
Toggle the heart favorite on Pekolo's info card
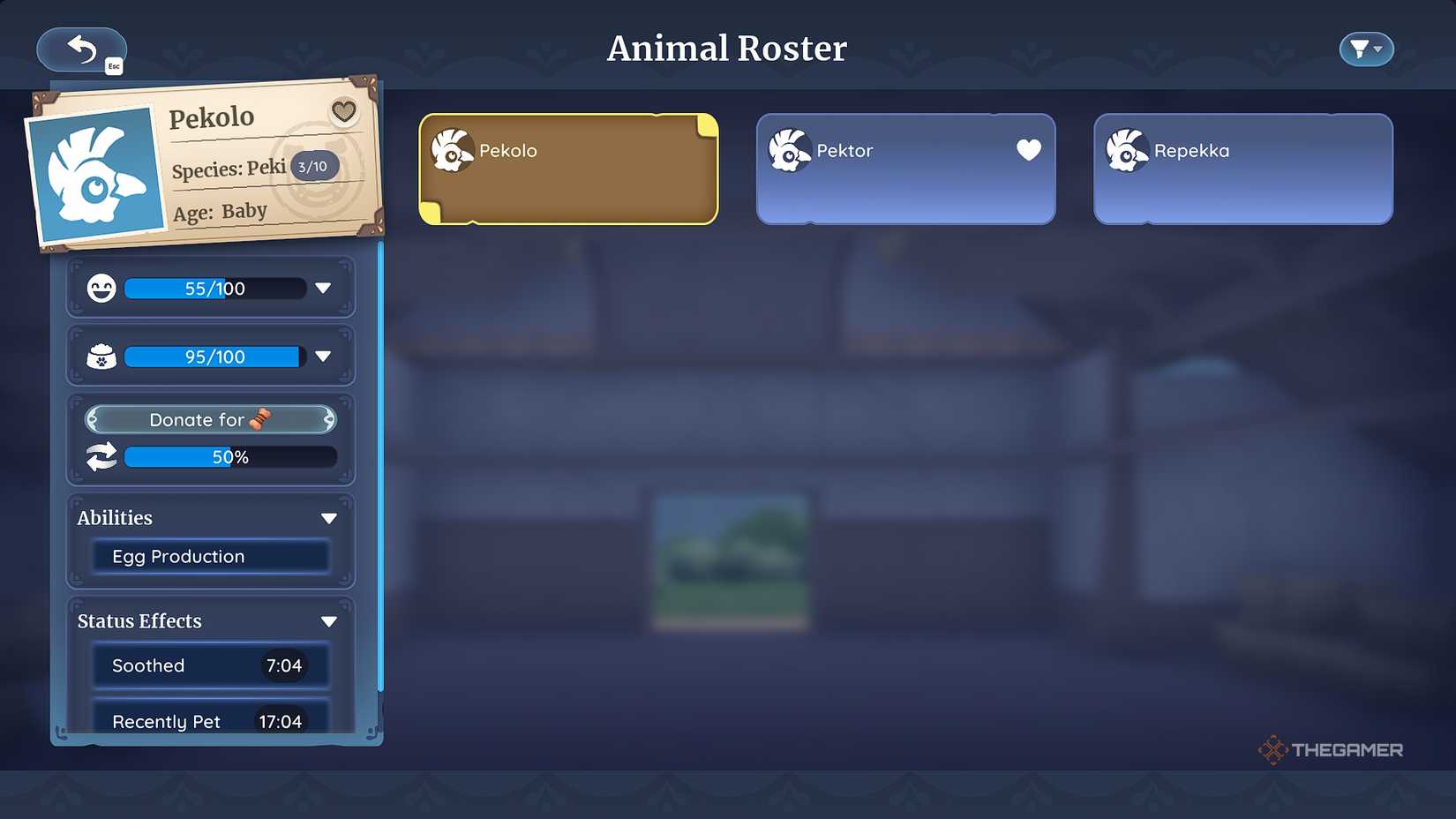(342, 112)
